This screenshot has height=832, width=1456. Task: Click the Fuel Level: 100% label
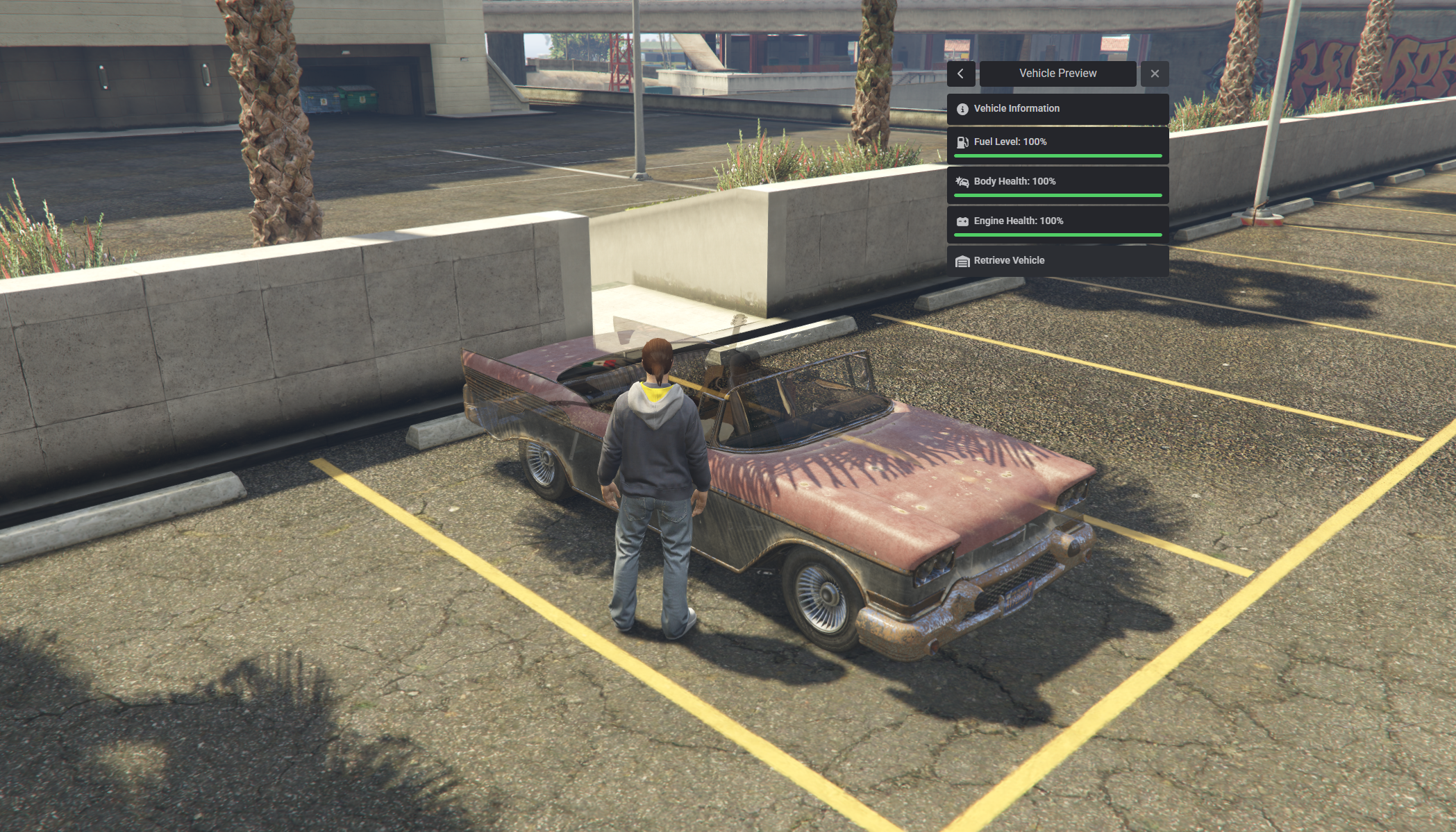coord(1010,142)
